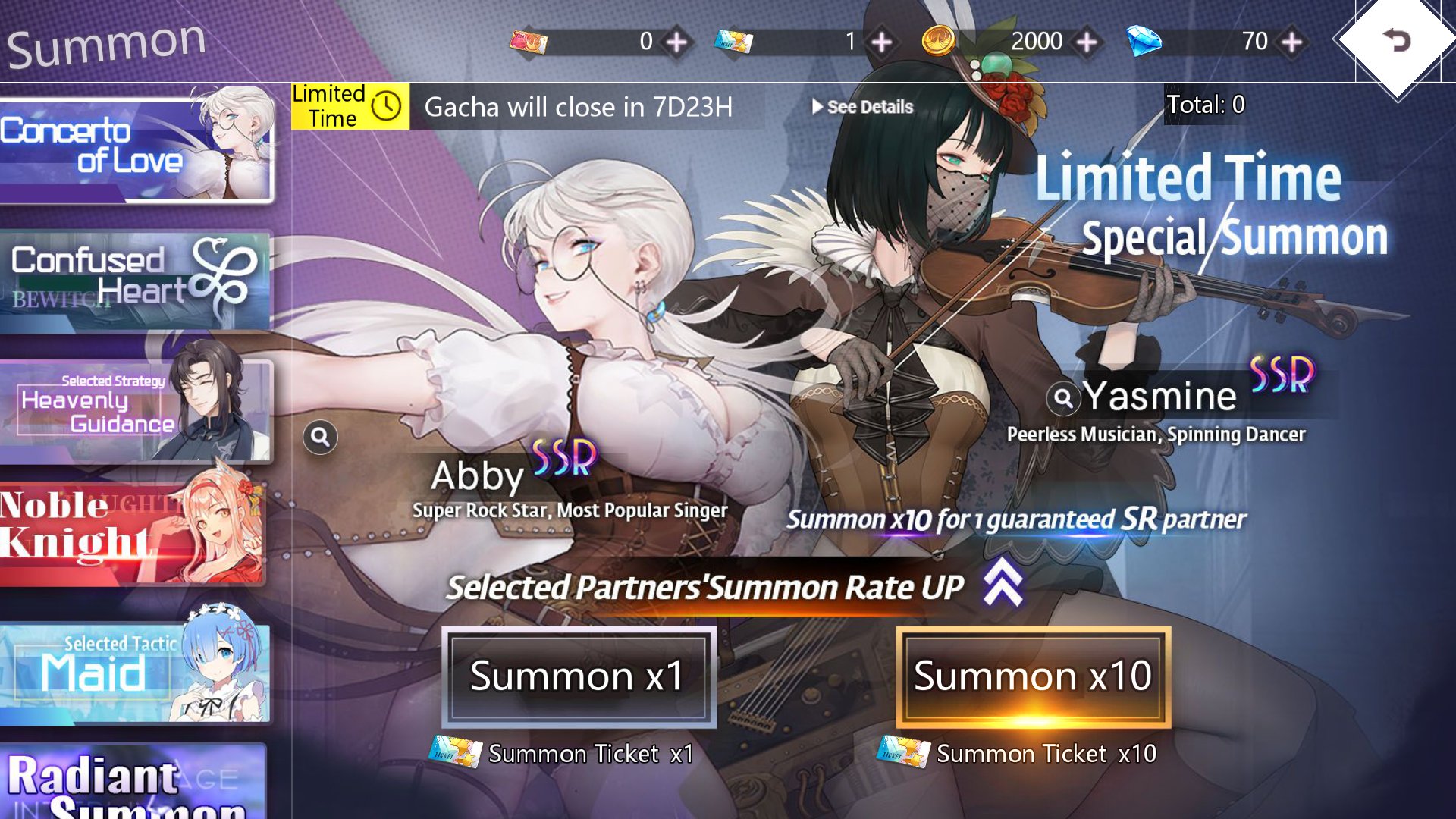The width and height of the screenshot is (1456, 819).
Task: Select the Noble Knight banner
Action: pos(136,531)
